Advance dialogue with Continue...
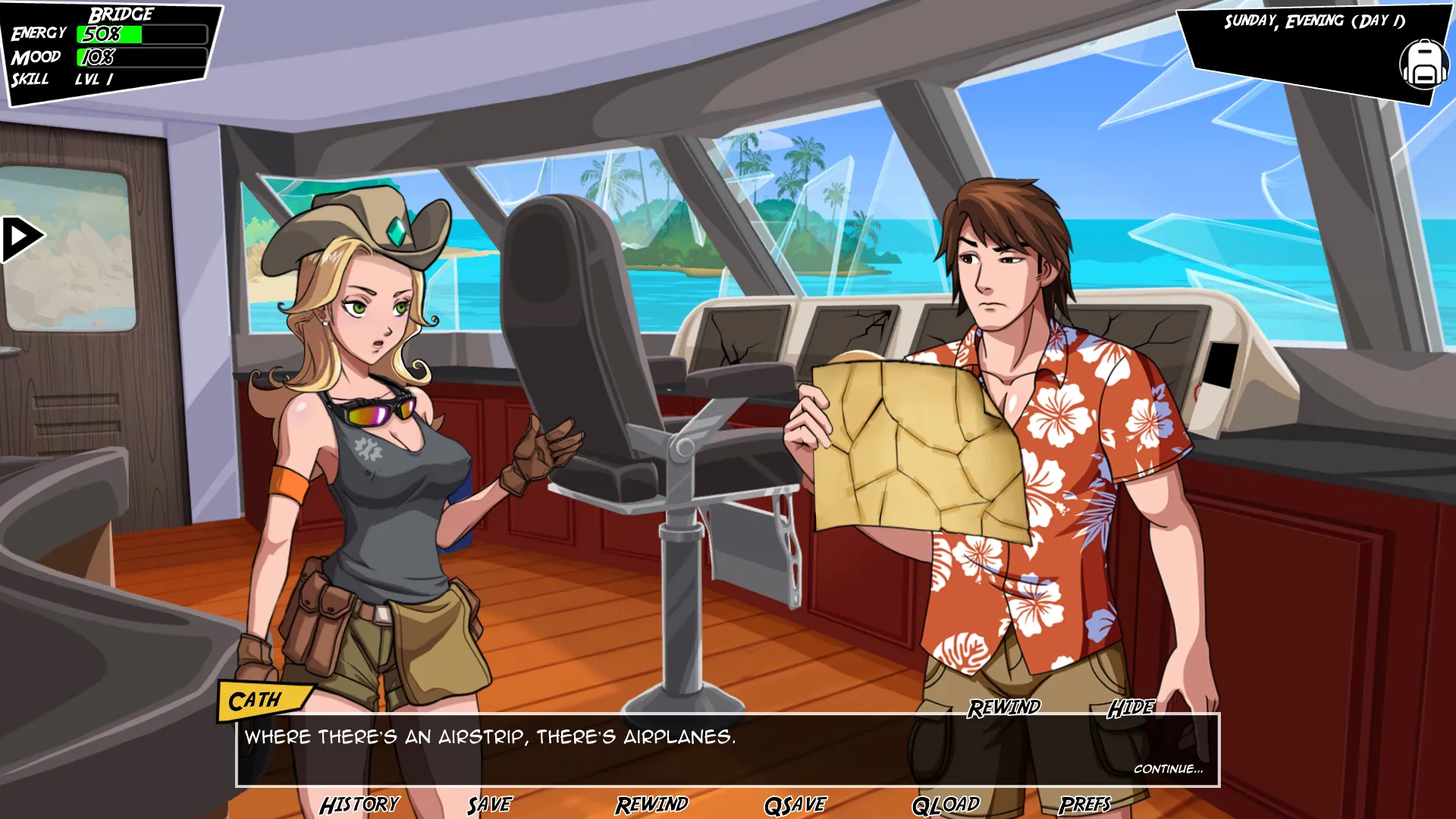1456x819 pixels. pyautogui.click(x=1168, y=769)
